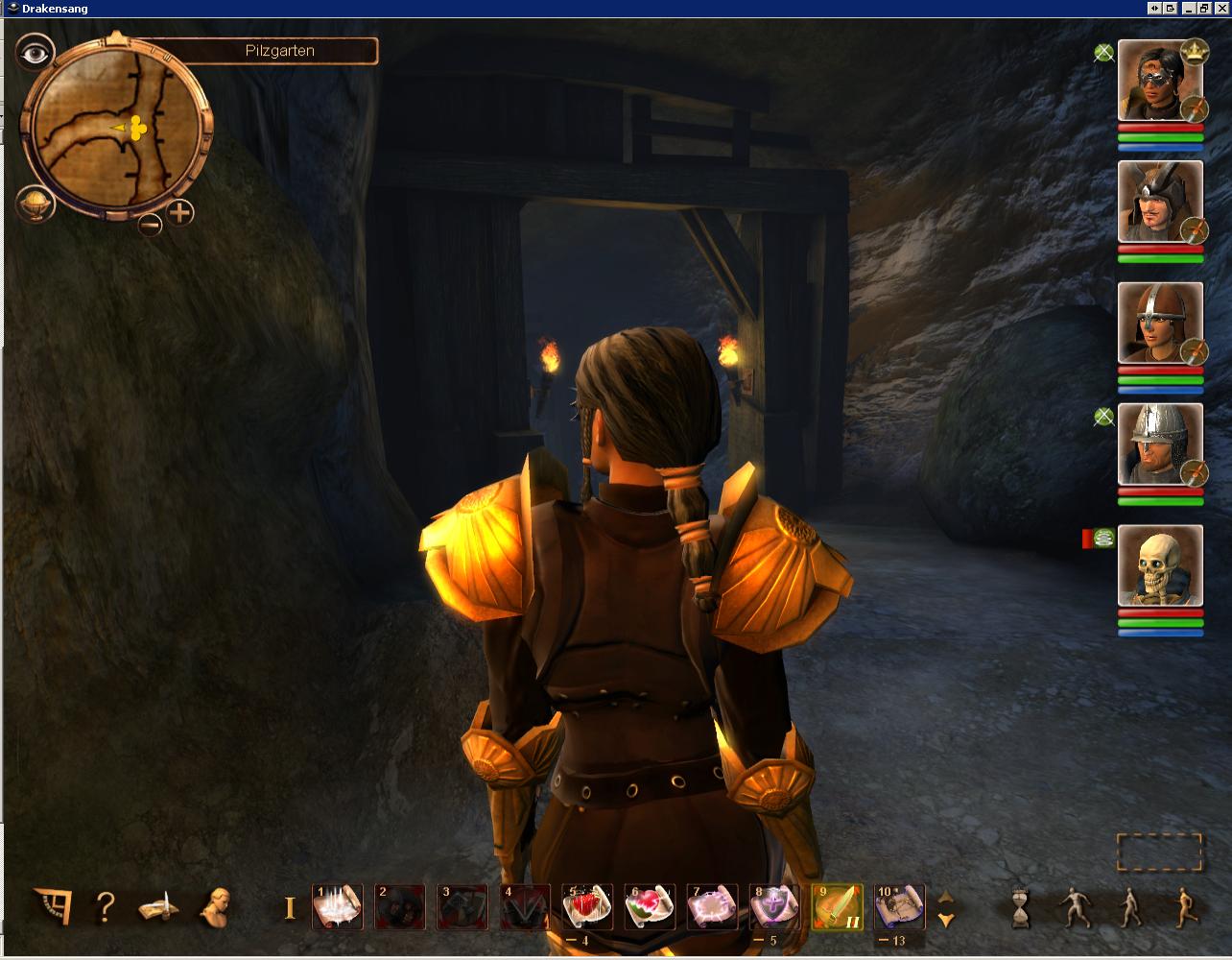Click the eye icon above the minimap

tap(36, 54)
